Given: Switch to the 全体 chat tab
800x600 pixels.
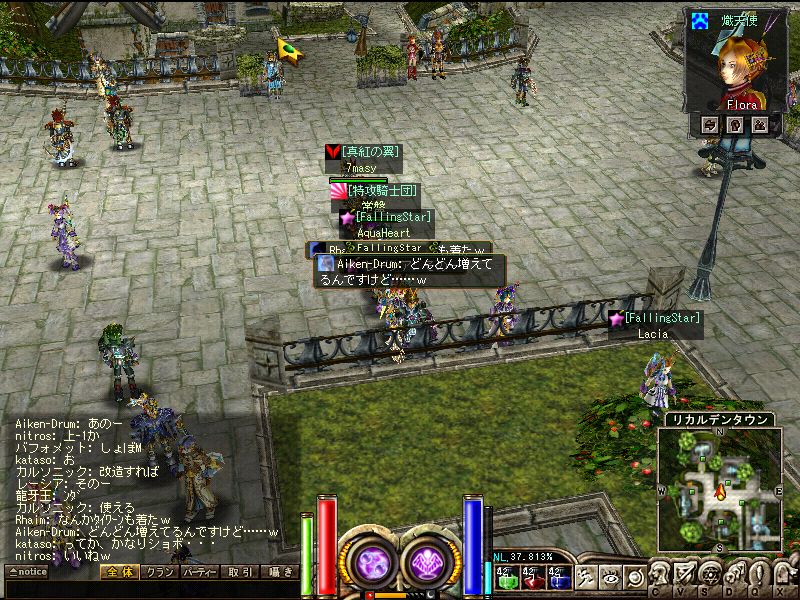Looking at the screenshot, I should pos(120,572).
